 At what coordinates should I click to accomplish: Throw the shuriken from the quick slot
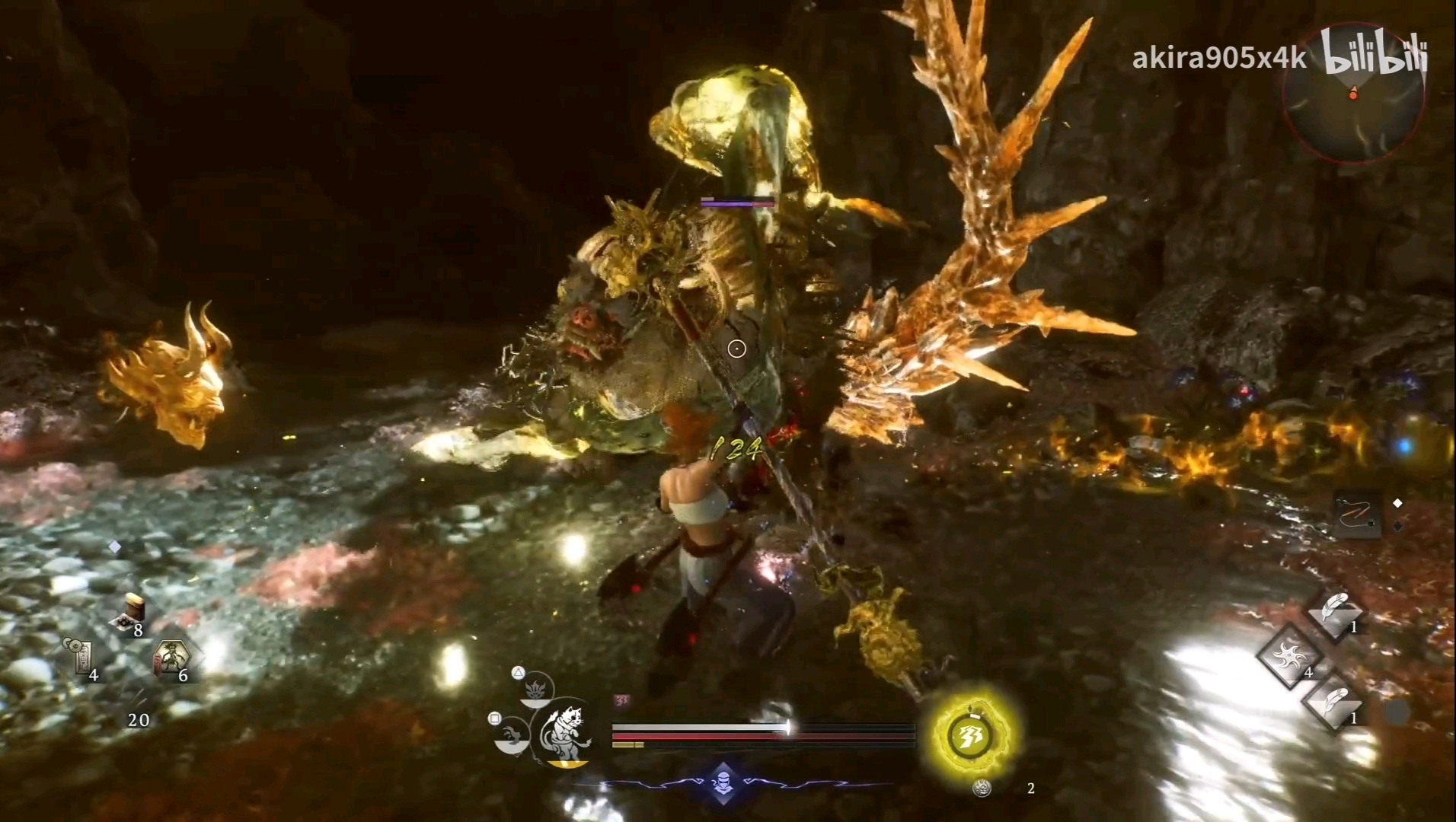[1289, 655]
